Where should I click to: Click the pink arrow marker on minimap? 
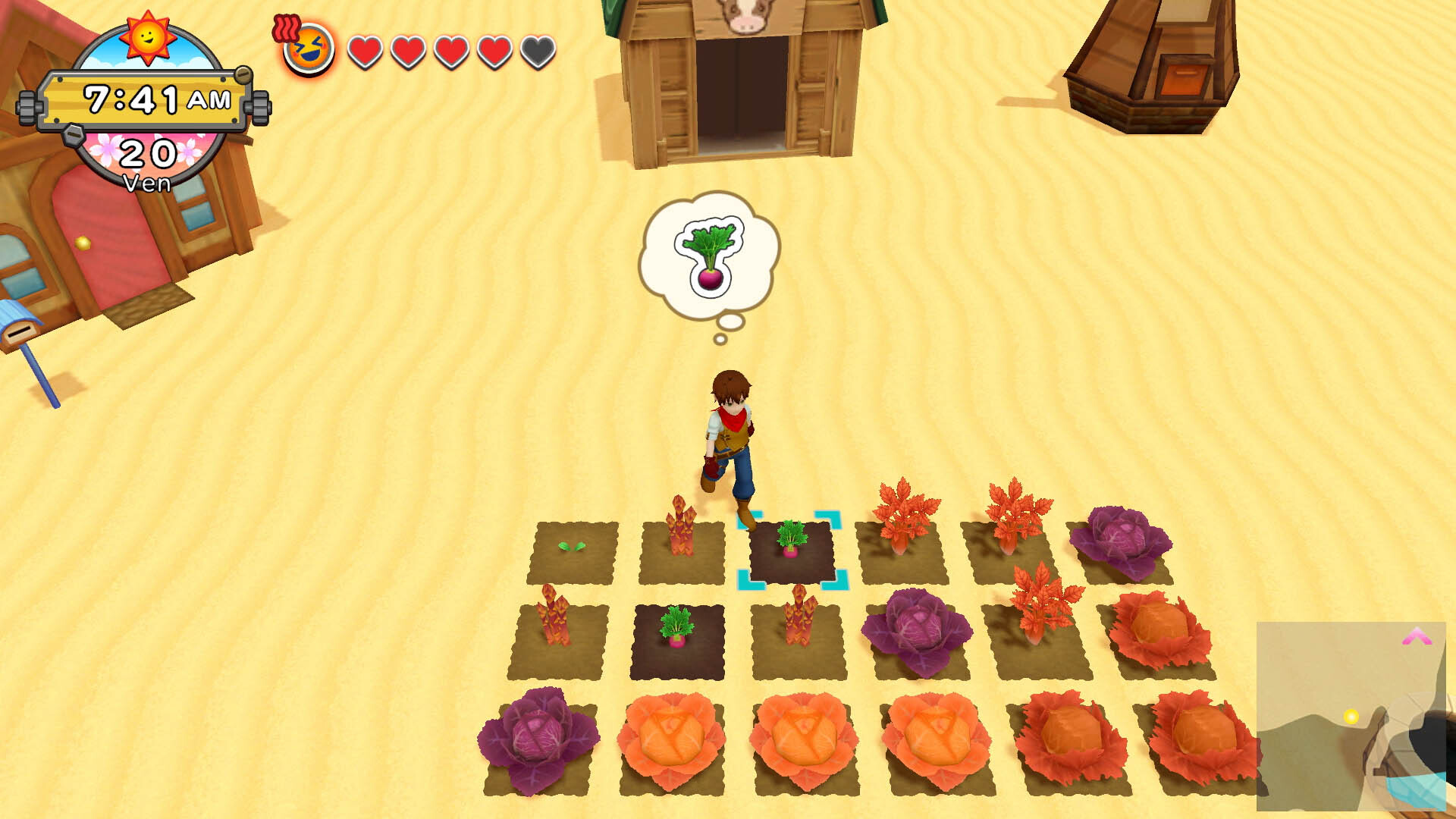point(1416,637)
